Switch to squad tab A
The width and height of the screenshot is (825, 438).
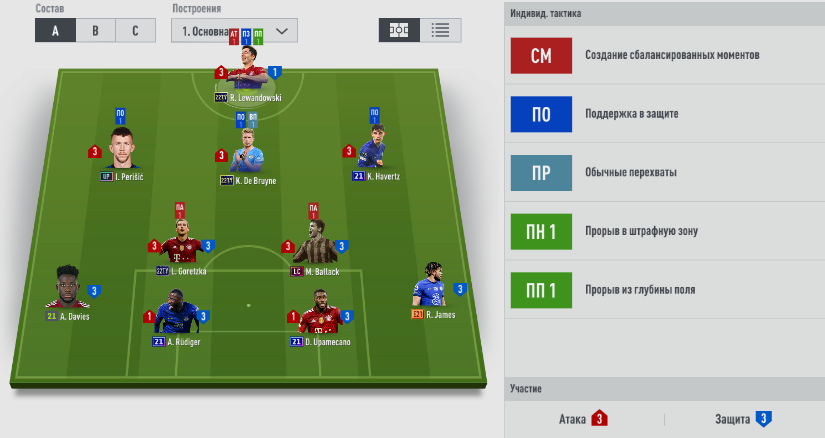[55, 30]
